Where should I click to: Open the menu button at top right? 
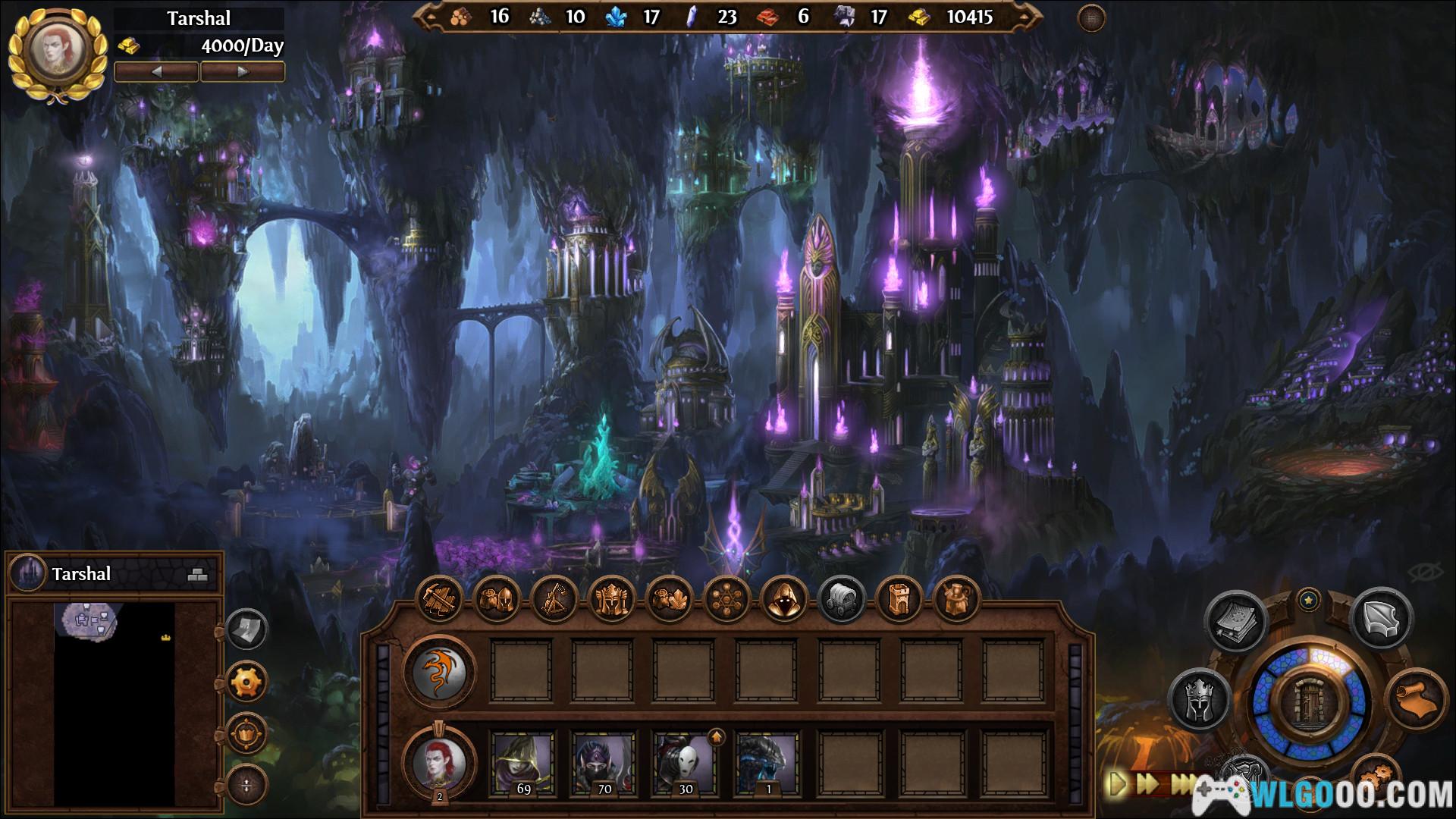coord(1092,18)
